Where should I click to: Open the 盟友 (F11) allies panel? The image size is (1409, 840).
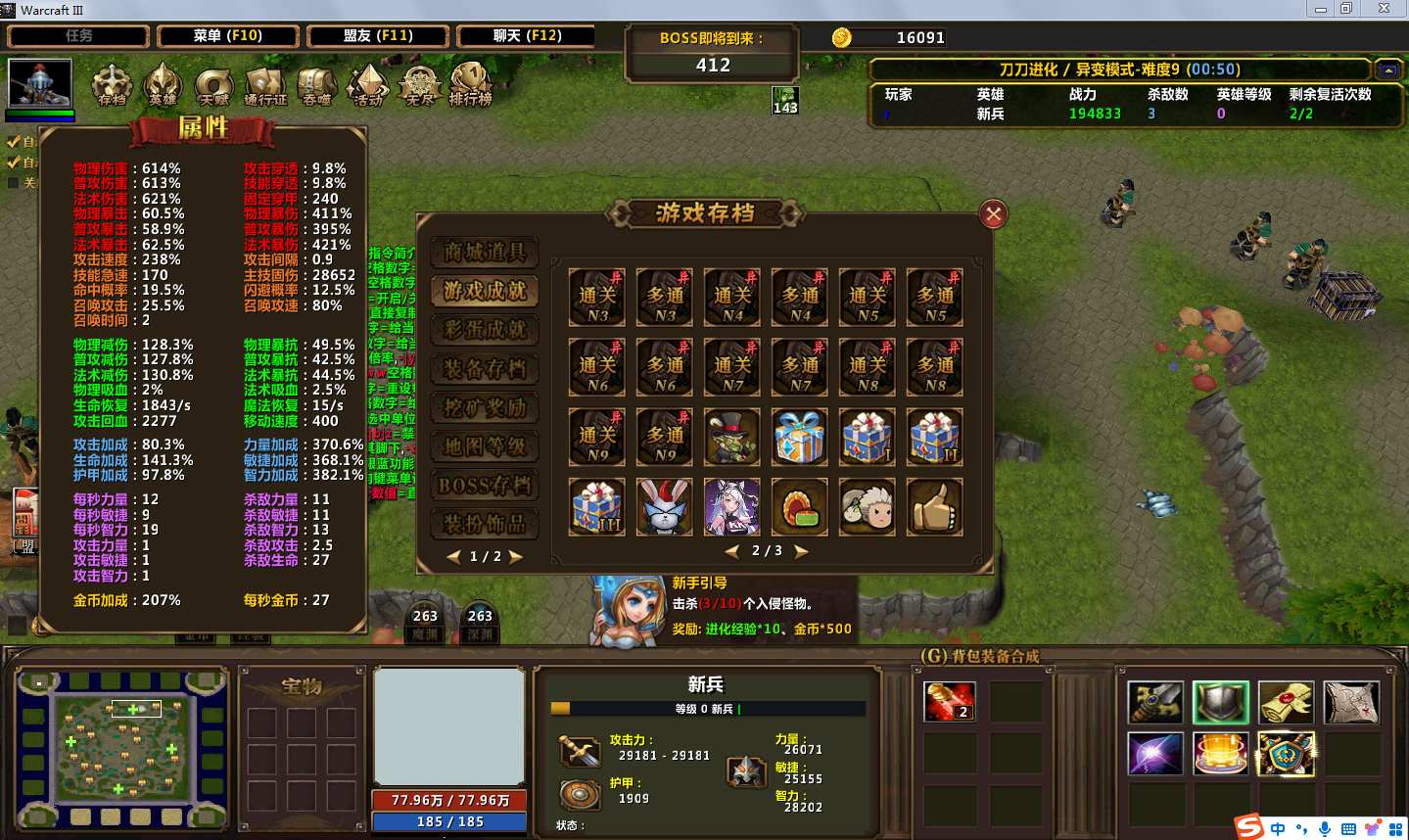pyautogui.click(x=378, y=36)
